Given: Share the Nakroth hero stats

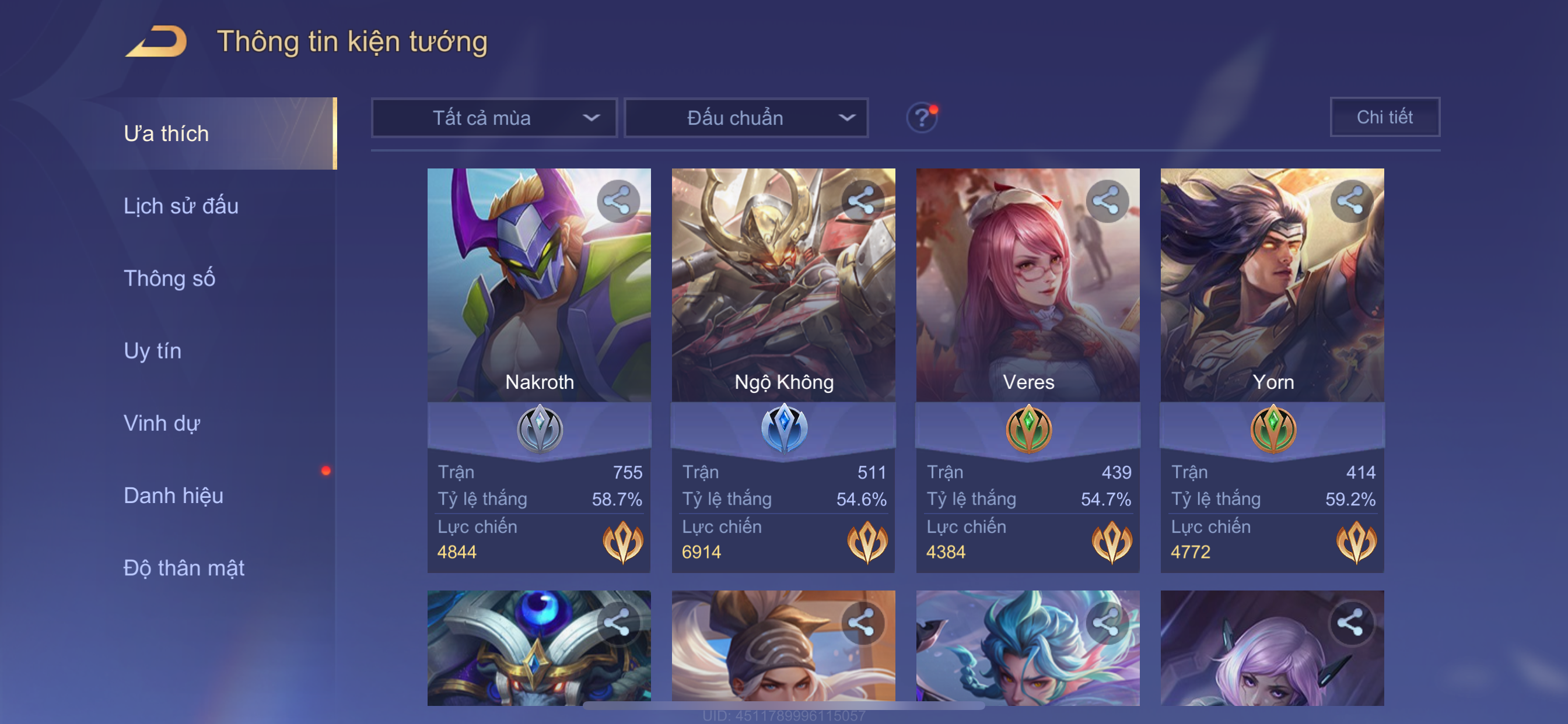Looking at the screenshot, I should click(617, 201).
